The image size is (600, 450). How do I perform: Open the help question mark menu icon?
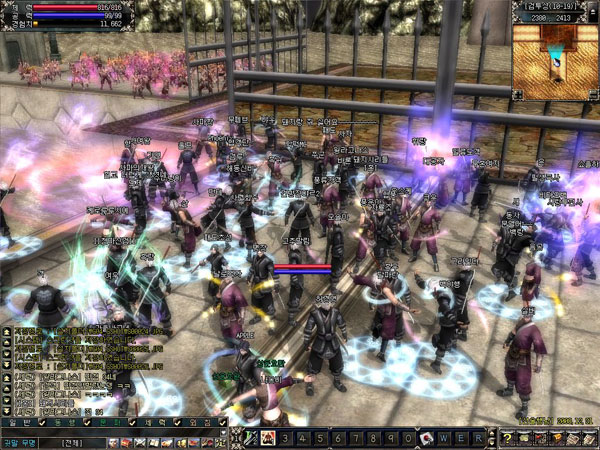point(509,438)
